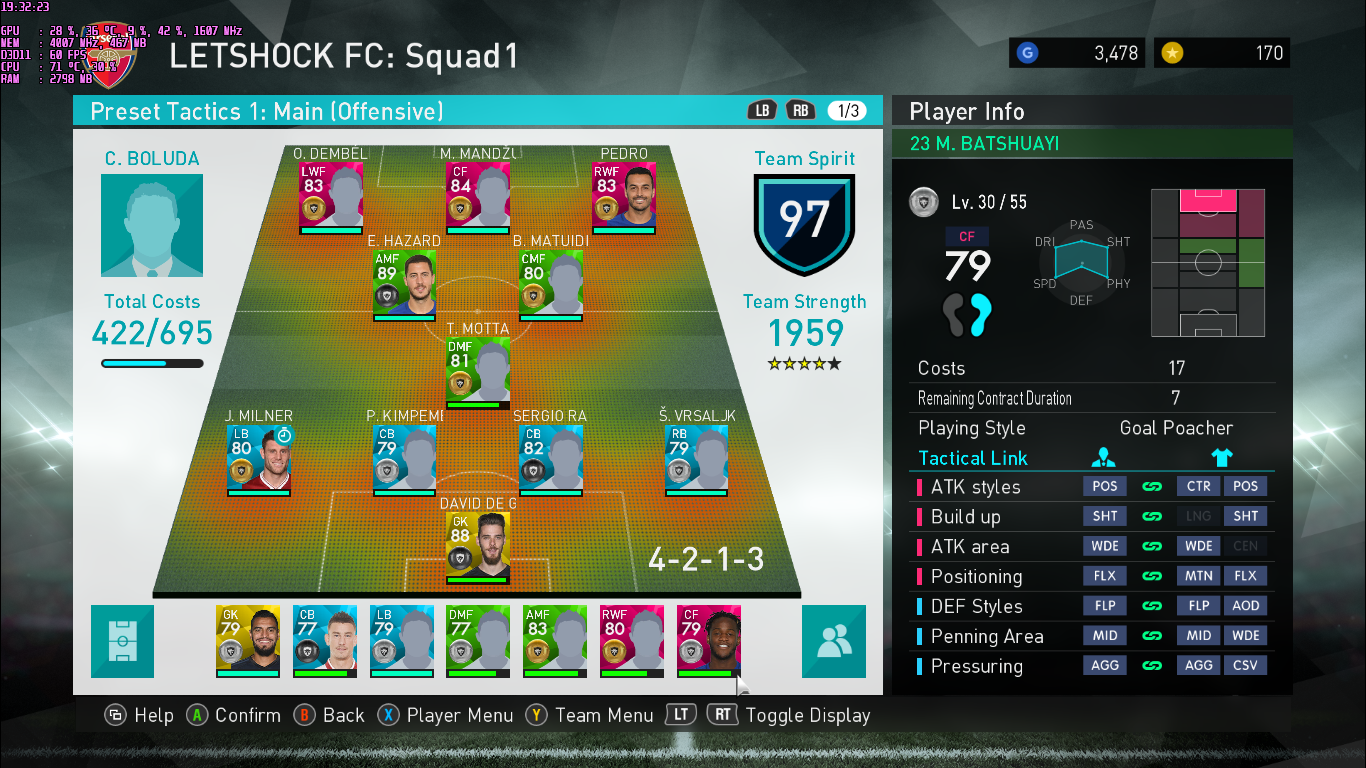Select the 79-rated CF Batshuayi substitute card
Screen dimensions: 1366x768
click(708, 640)
